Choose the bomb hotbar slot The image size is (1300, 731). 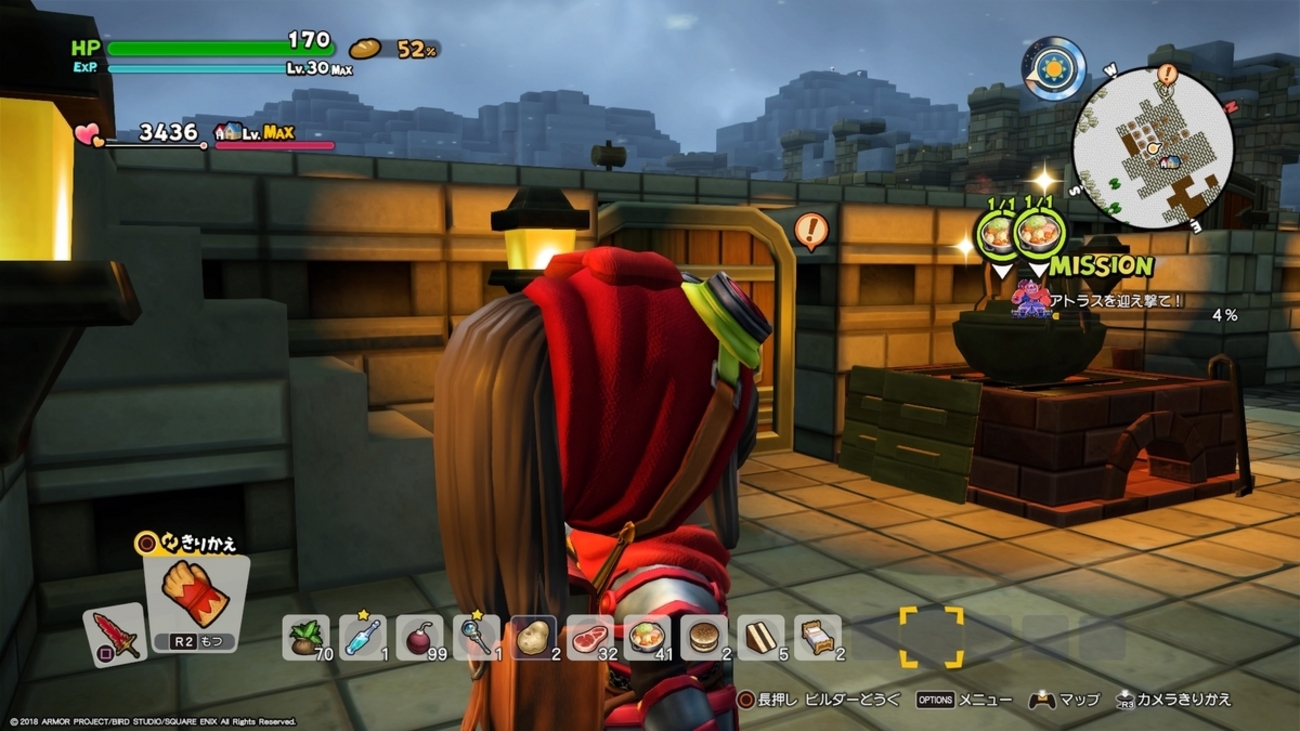pyautogui.click(x=419, y=637)
